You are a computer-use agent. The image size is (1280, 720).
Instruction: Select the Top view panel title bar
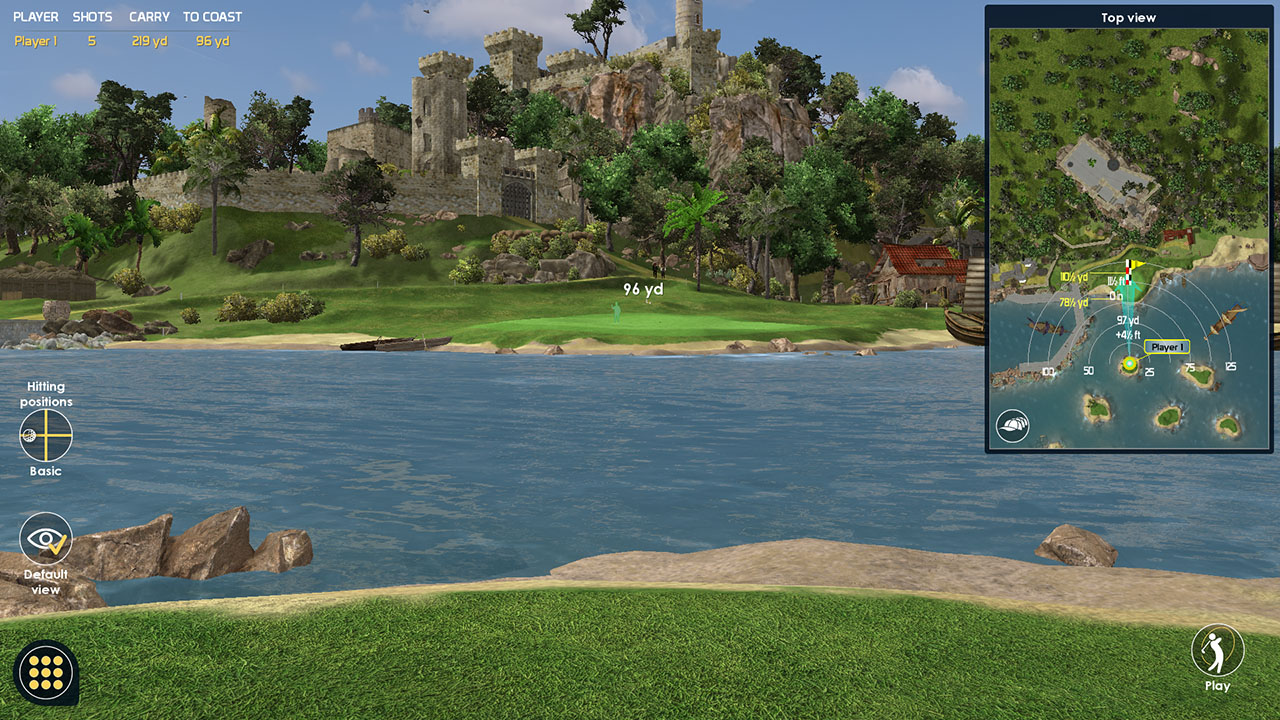pyautogui.click(x=1128, y=18)
